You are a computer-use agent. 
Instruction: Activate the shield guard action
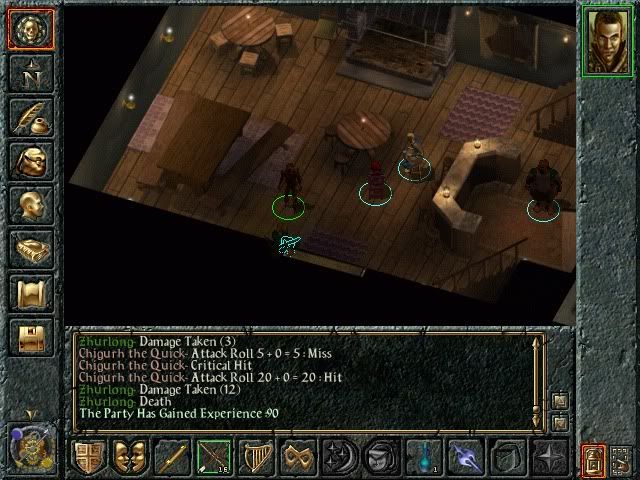[x=90, y=456]
